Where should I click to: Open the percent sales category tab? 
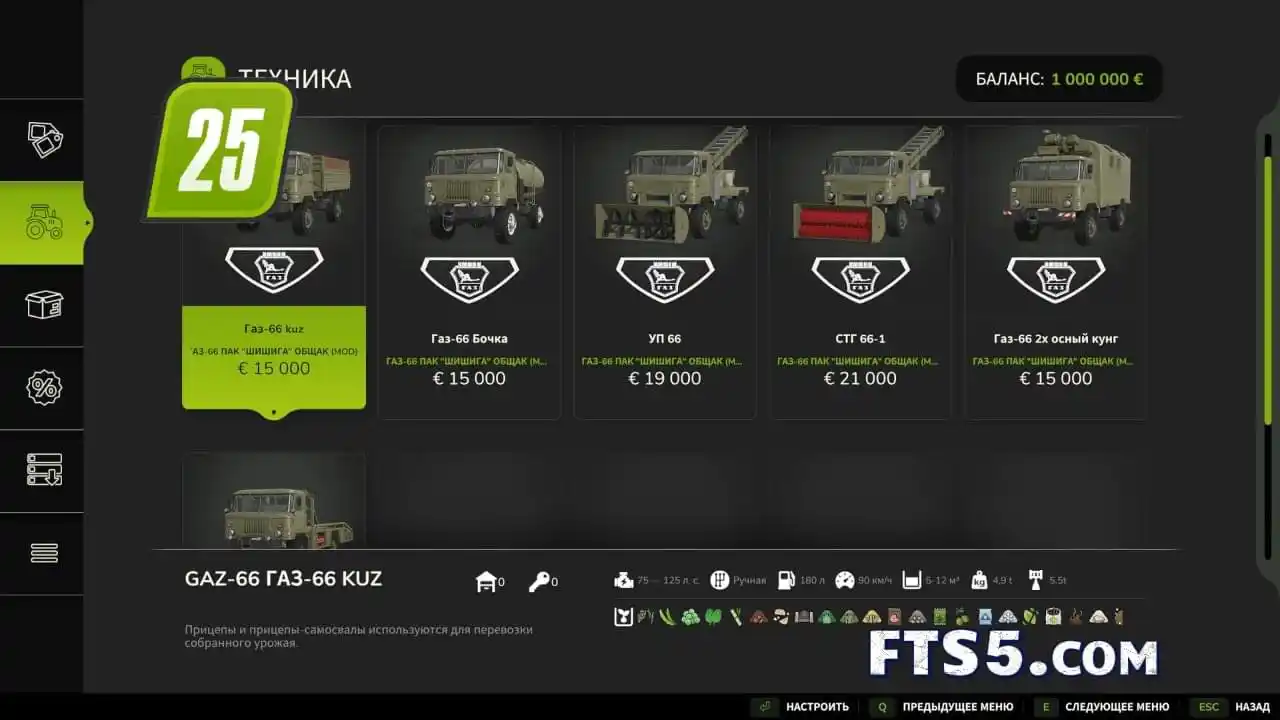click(44, 388)
